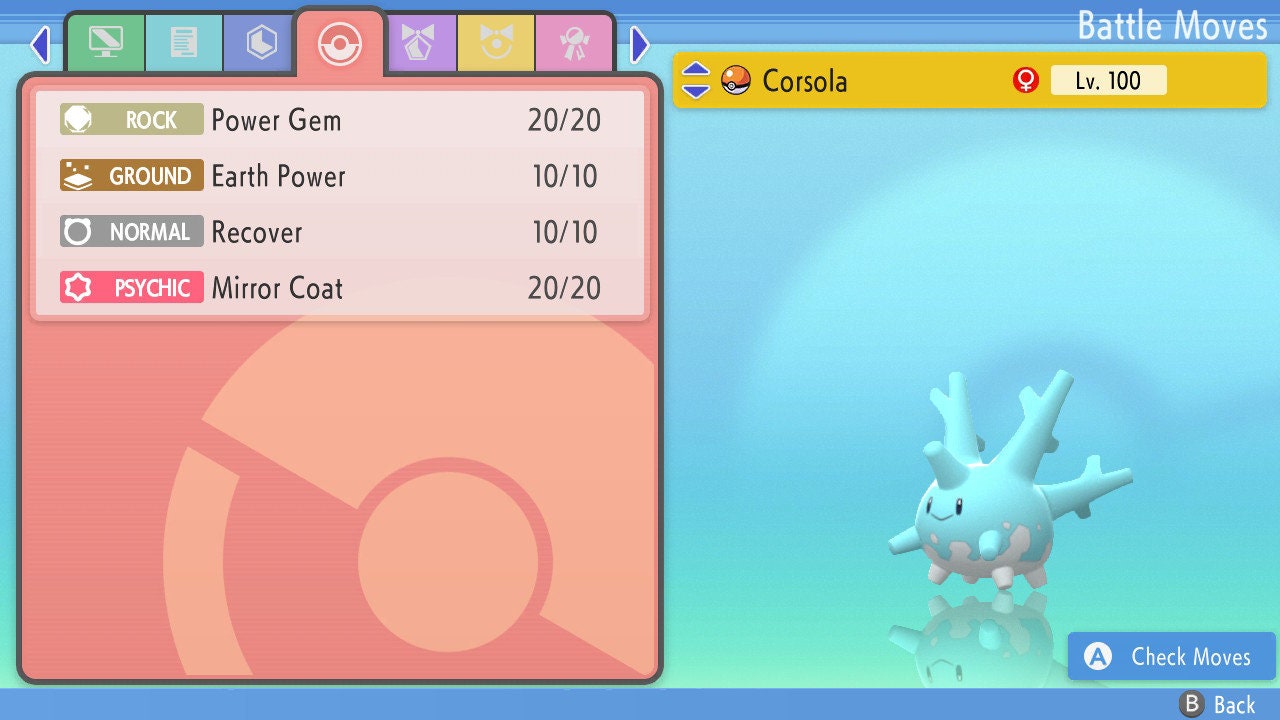Open the teal document notes tab

(x=184, y=43)
